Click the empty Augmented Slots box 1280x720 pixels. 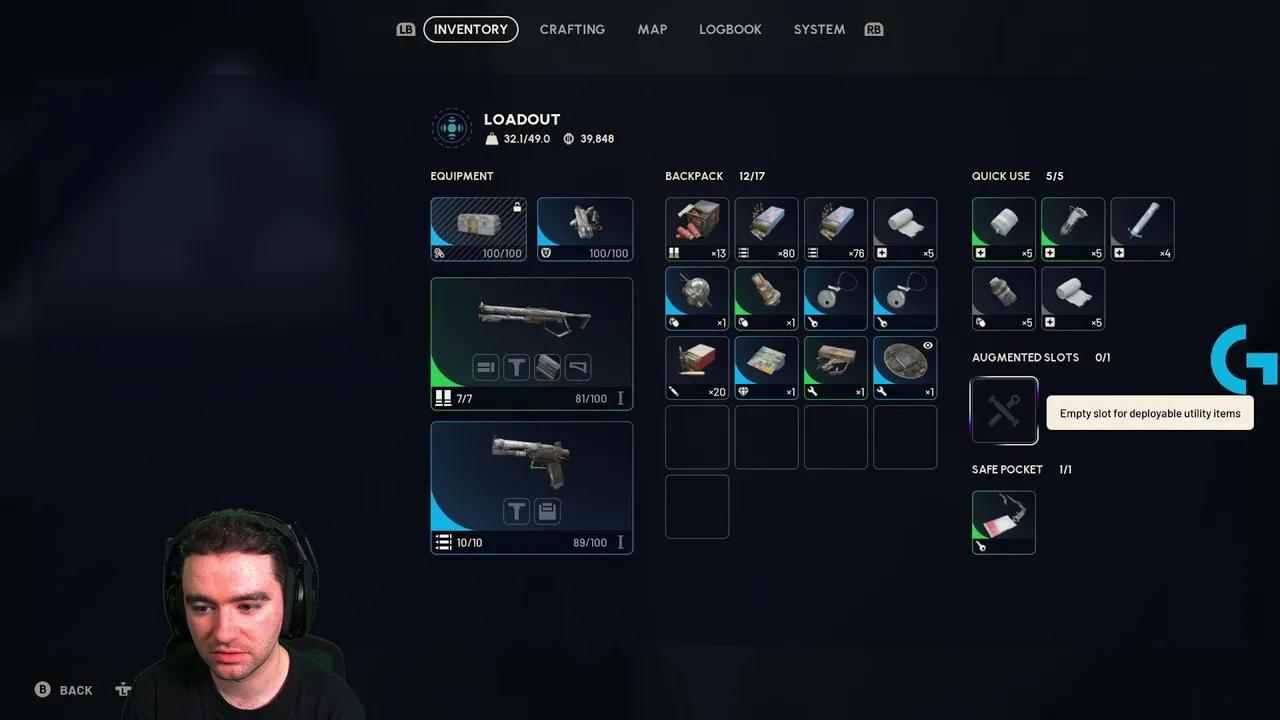click(x=1004, y=410)
